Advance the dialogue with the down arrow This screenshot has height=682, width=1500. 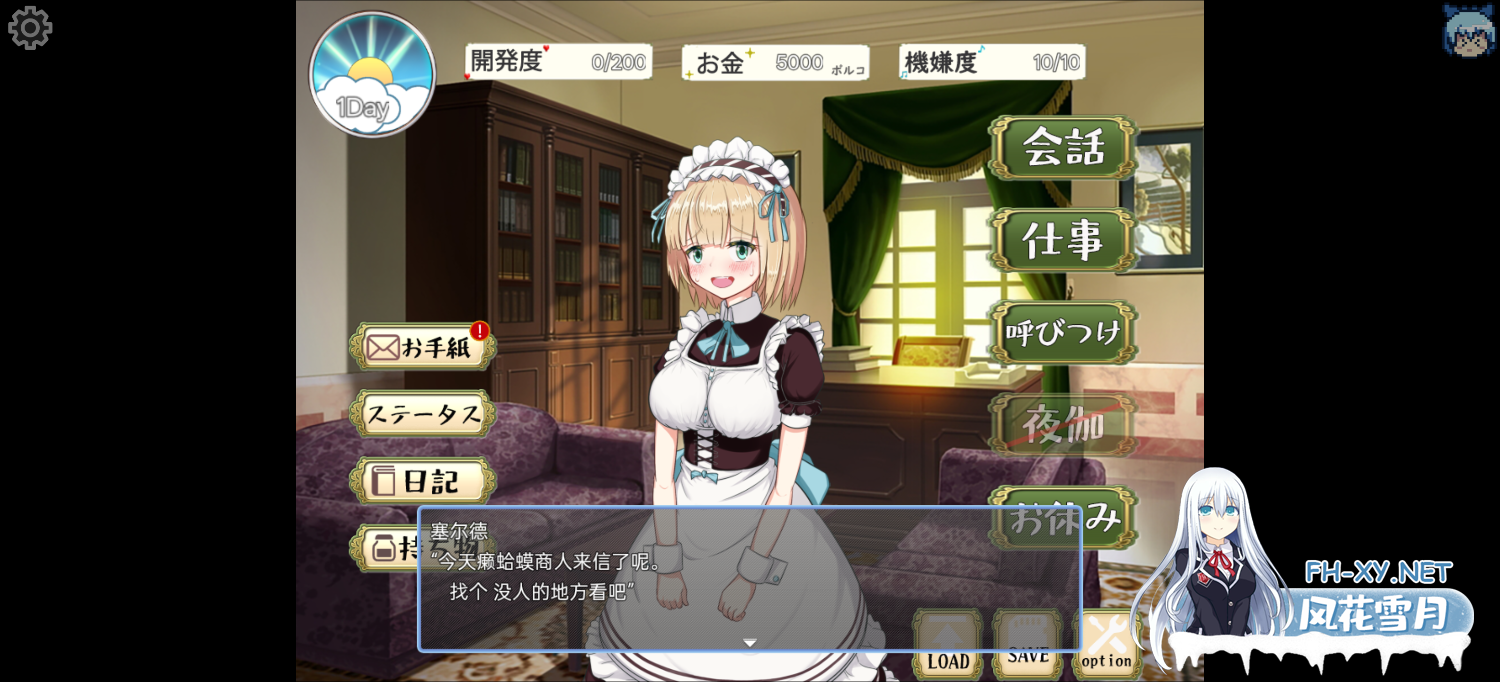(749, 643)
